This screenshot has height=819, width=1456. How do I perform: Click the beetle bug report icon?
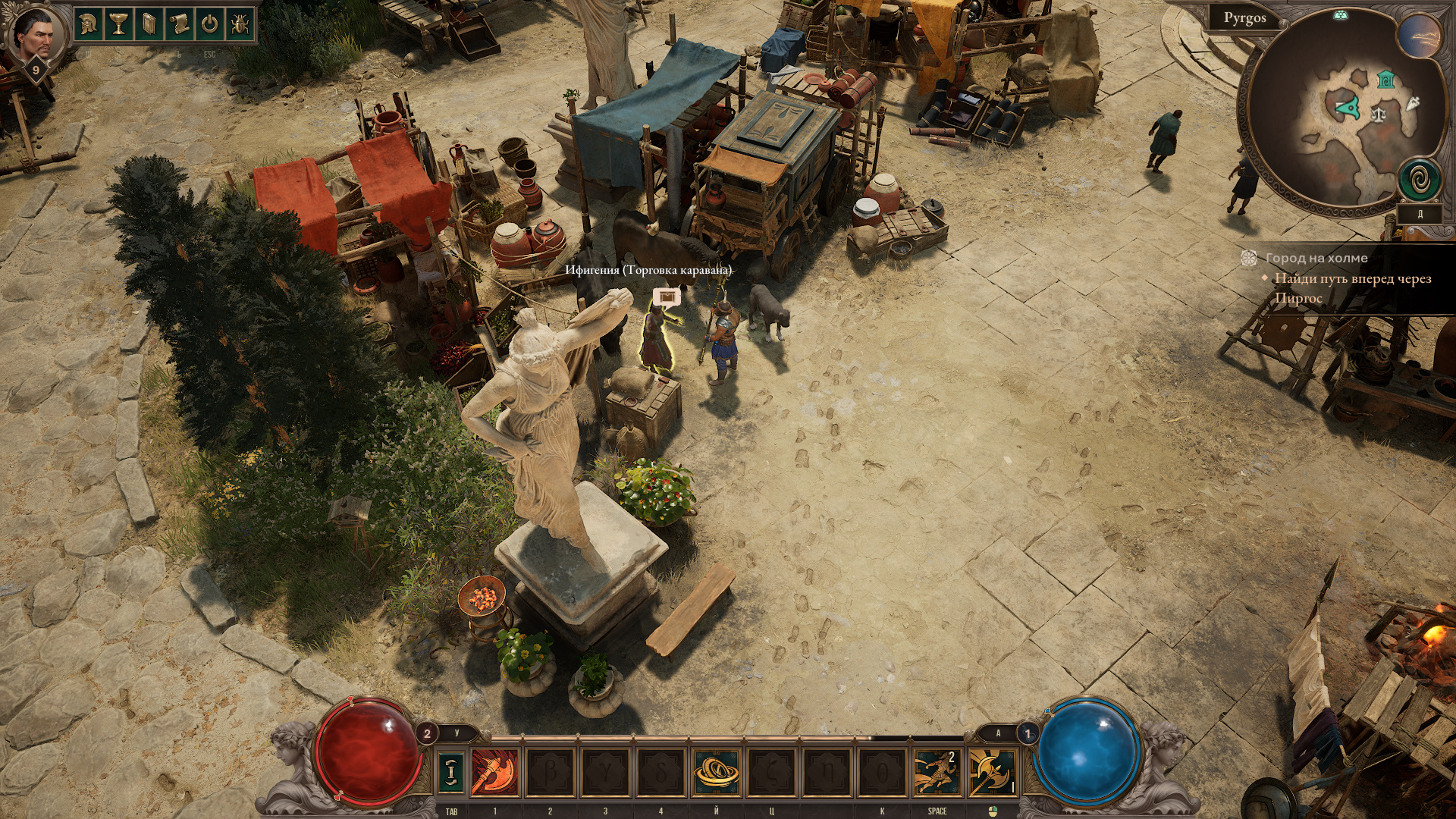240,24
